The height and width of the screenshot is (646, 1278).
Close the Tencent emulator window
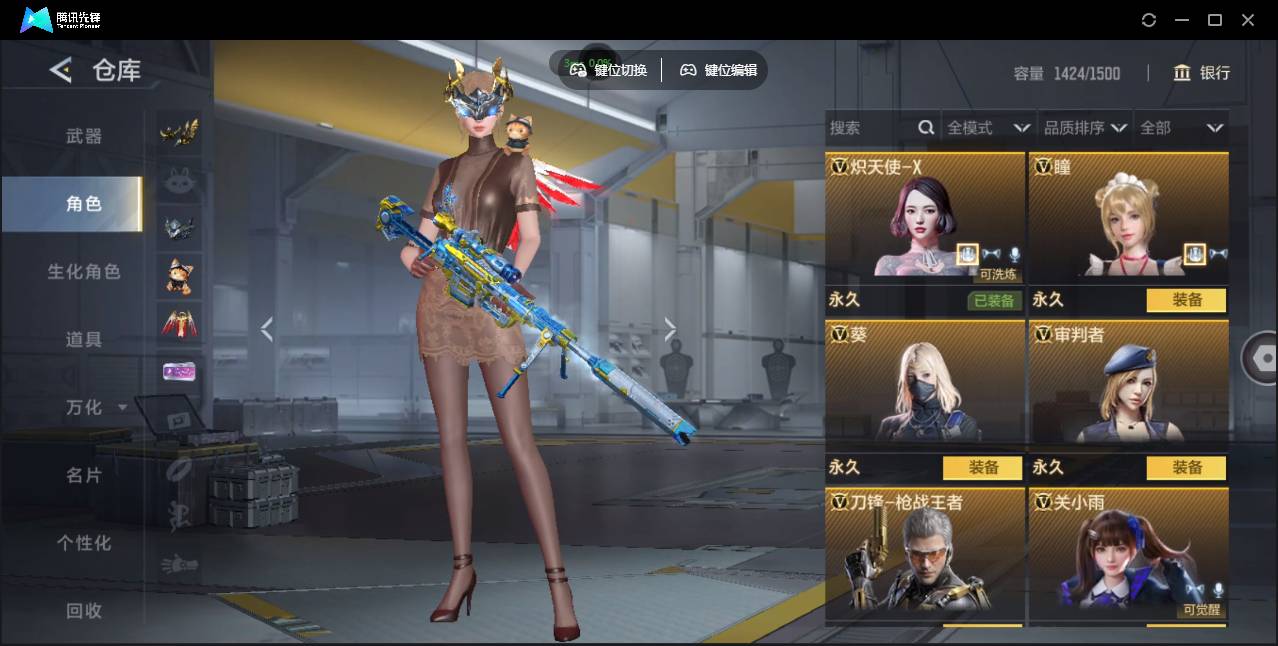[1248, 20]
